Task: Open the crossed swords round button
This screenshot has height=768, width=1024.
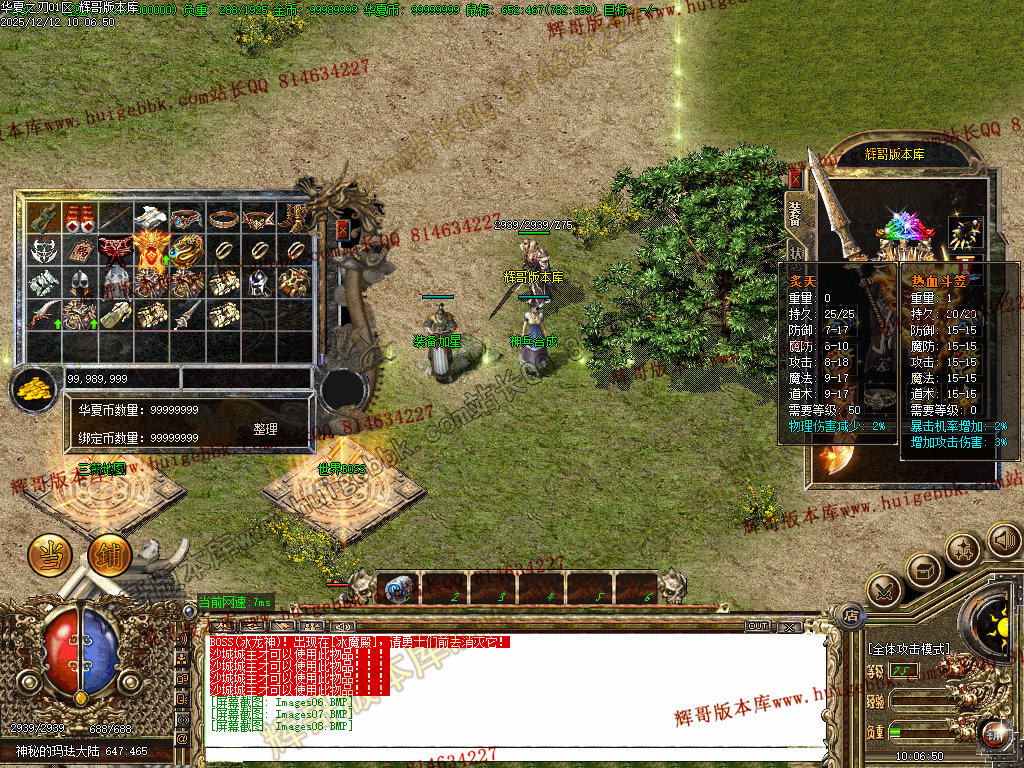Action: coord(884,591)
